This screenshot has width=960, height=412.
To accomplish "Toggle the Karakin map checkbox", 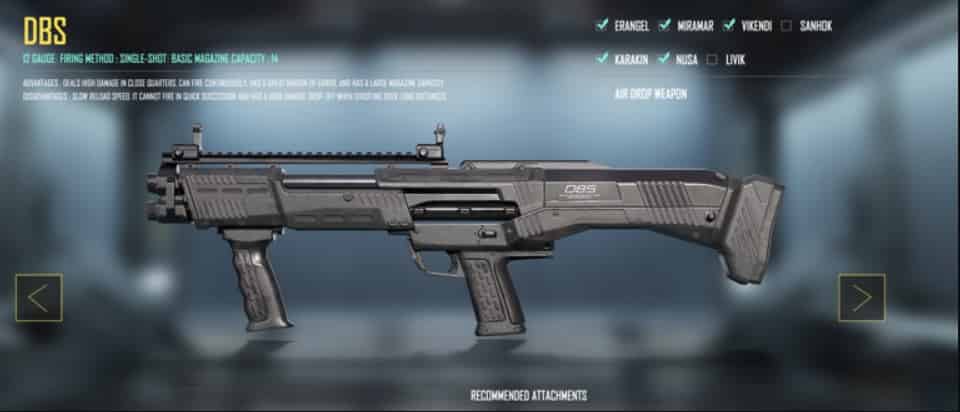I will click(602, 59).
